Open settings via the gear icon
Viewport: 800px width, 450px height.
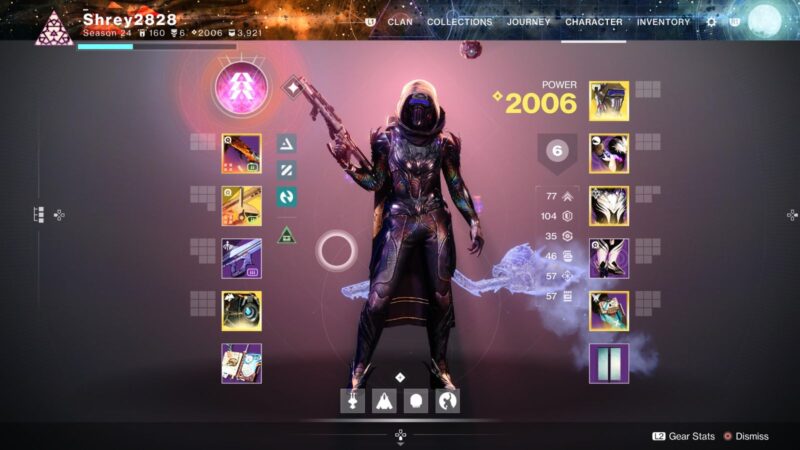click(x=711, y=22)
